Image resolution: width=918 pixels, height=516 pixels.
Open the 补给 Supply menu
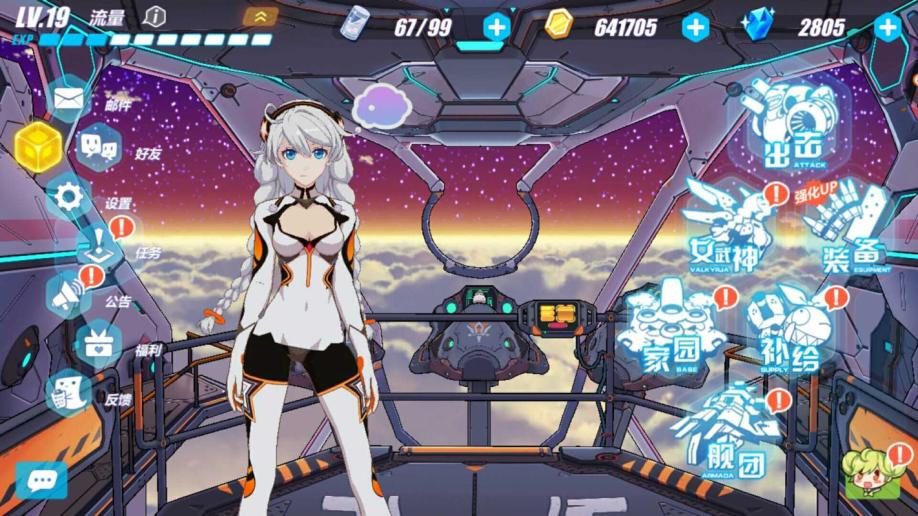click(795, 329)
